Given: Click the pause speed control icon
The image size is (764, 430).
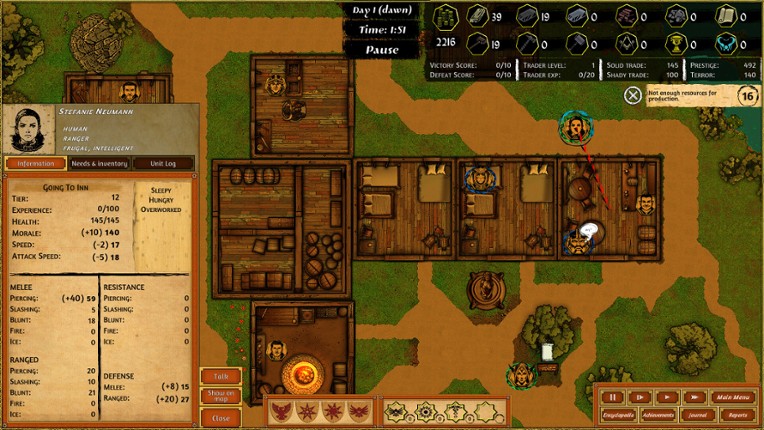Looking at the screenshot, I should point(613,397).
